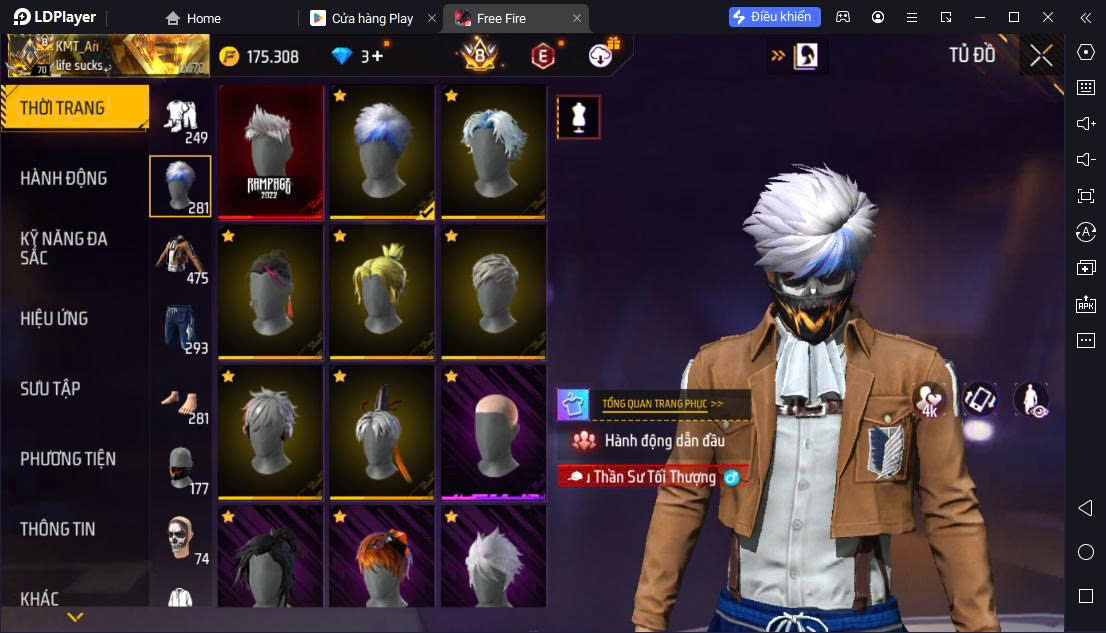
Task: Select the outfit set category with 249 items
Action: pyautogui.click(x=181, y=120)
